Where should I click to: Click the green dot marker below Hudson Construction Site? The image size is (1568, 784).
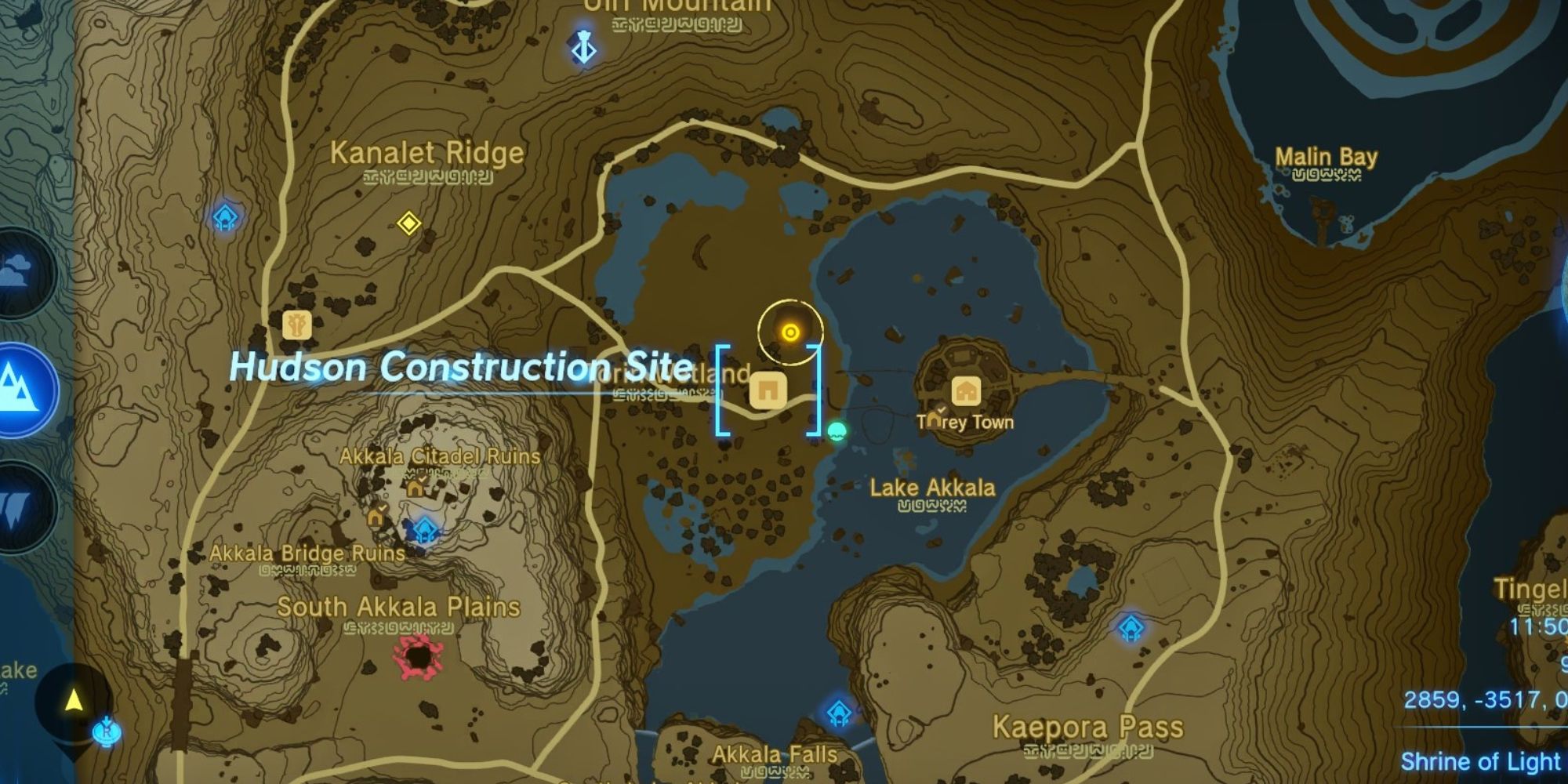point(835,430)
